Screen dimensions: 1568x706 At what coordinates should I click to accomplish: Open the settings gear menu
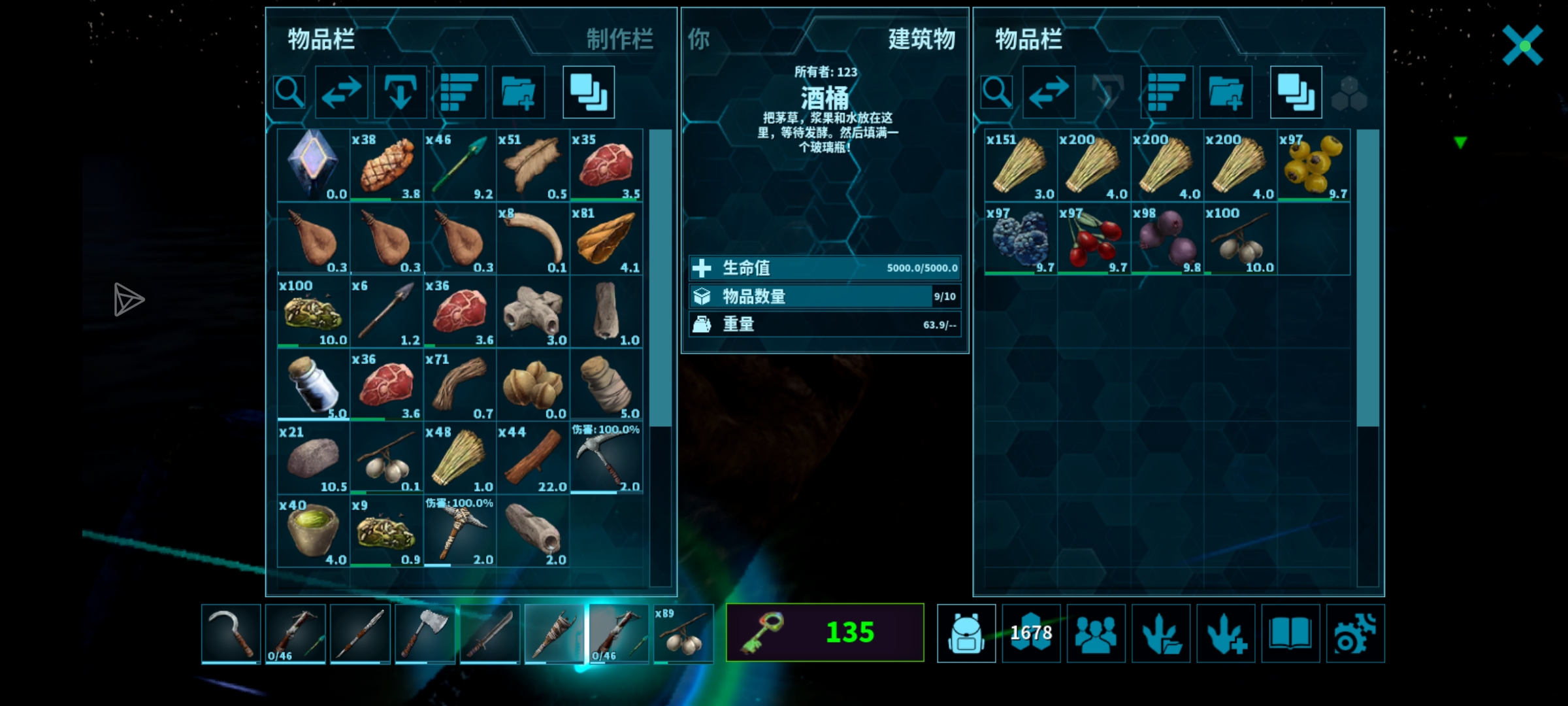[1355, 633]
